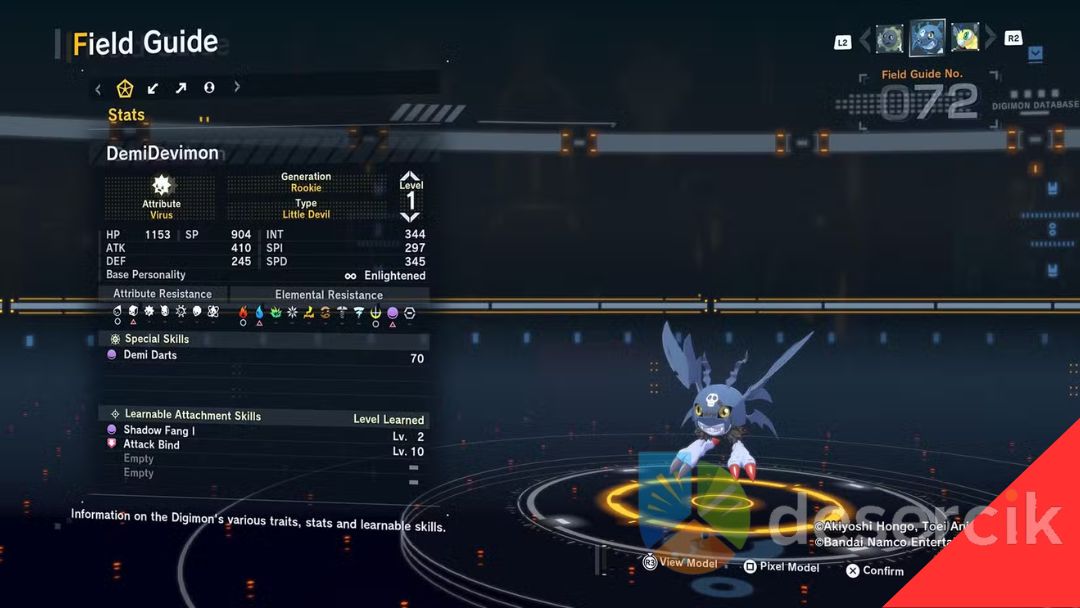Click the Confirm option

(875, 571)
